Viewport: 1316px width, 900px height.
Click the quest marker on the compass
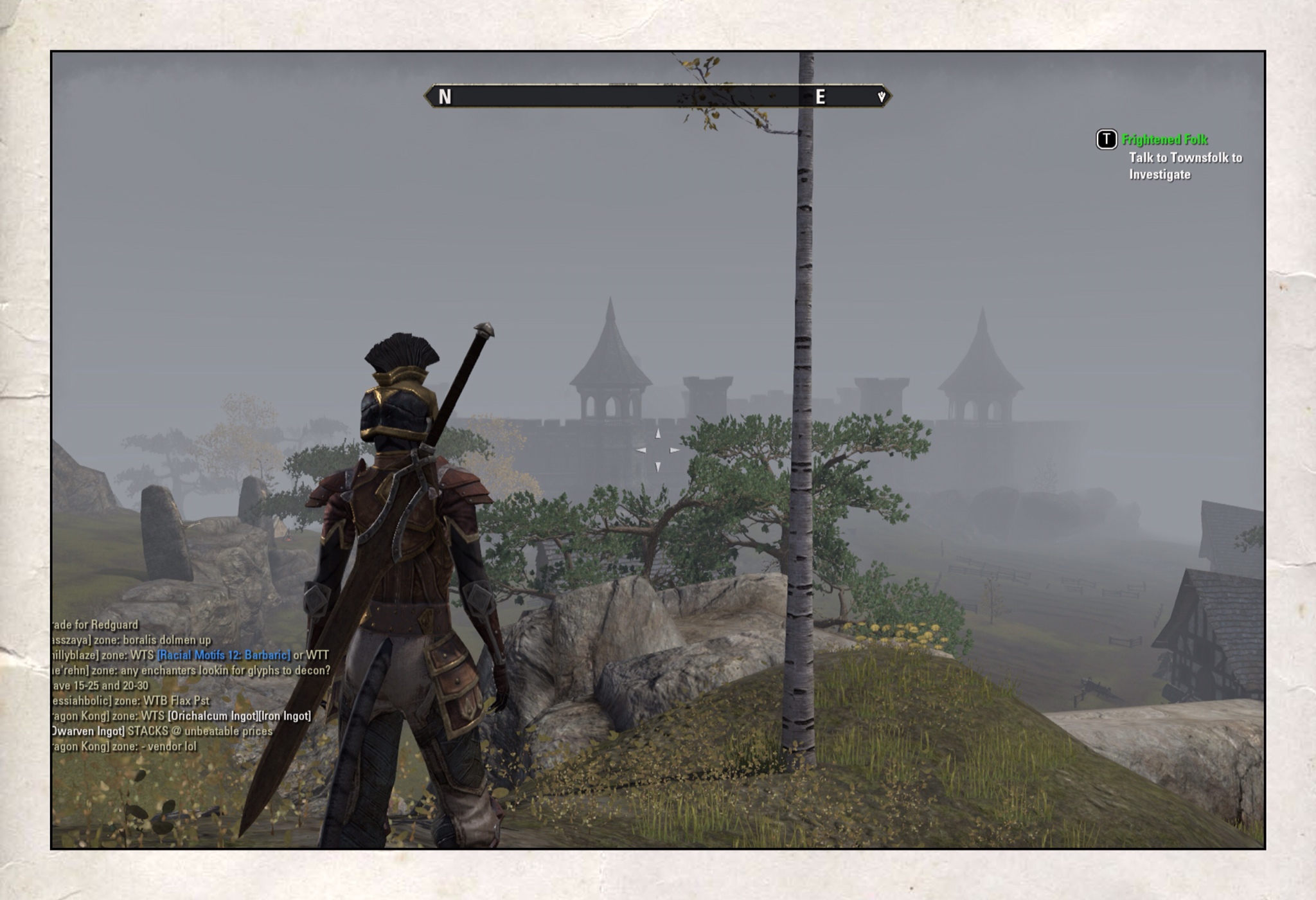click(x=882, y=96)
